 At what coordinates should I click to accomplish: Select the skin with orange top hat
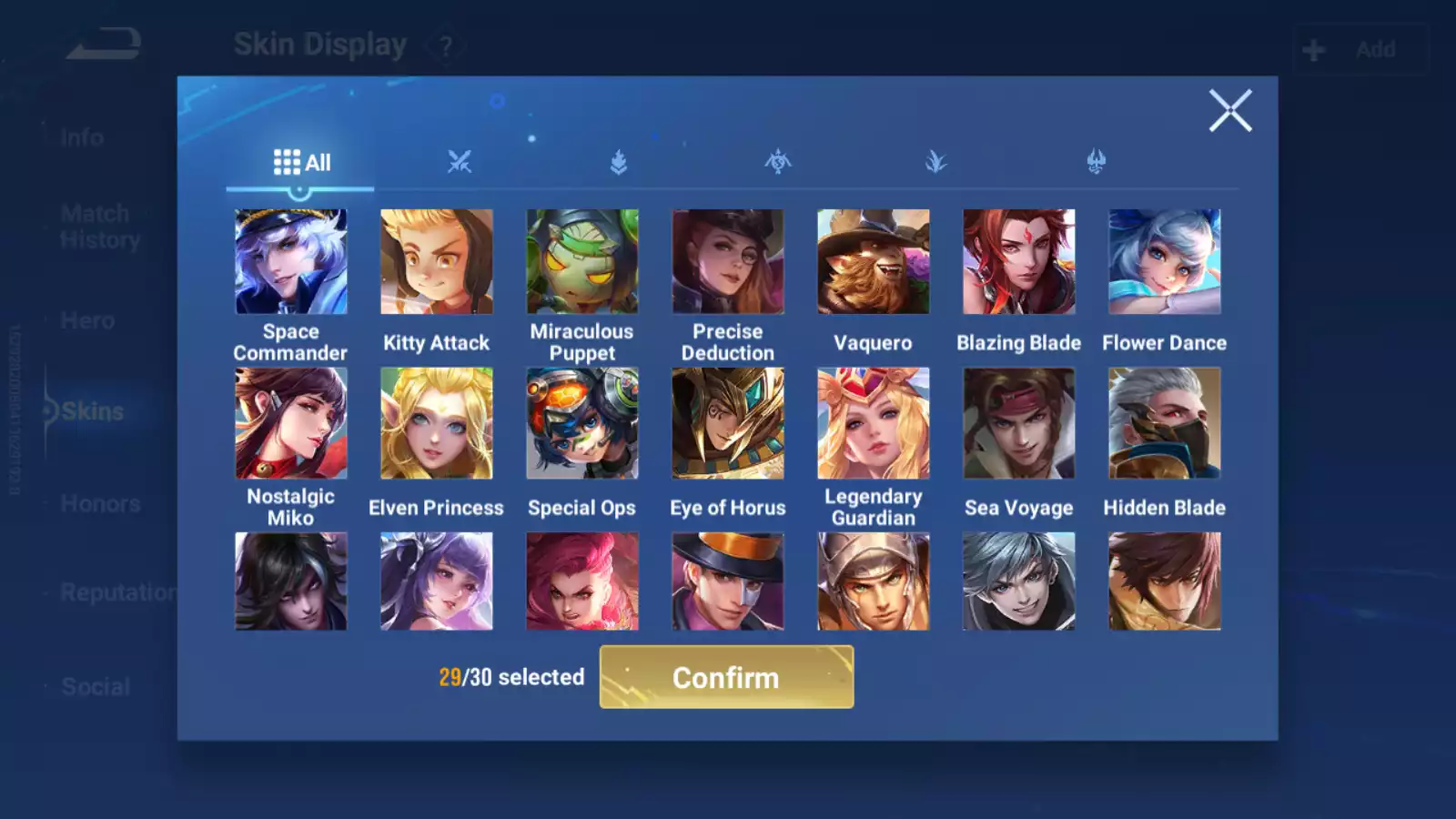(728, 581)
